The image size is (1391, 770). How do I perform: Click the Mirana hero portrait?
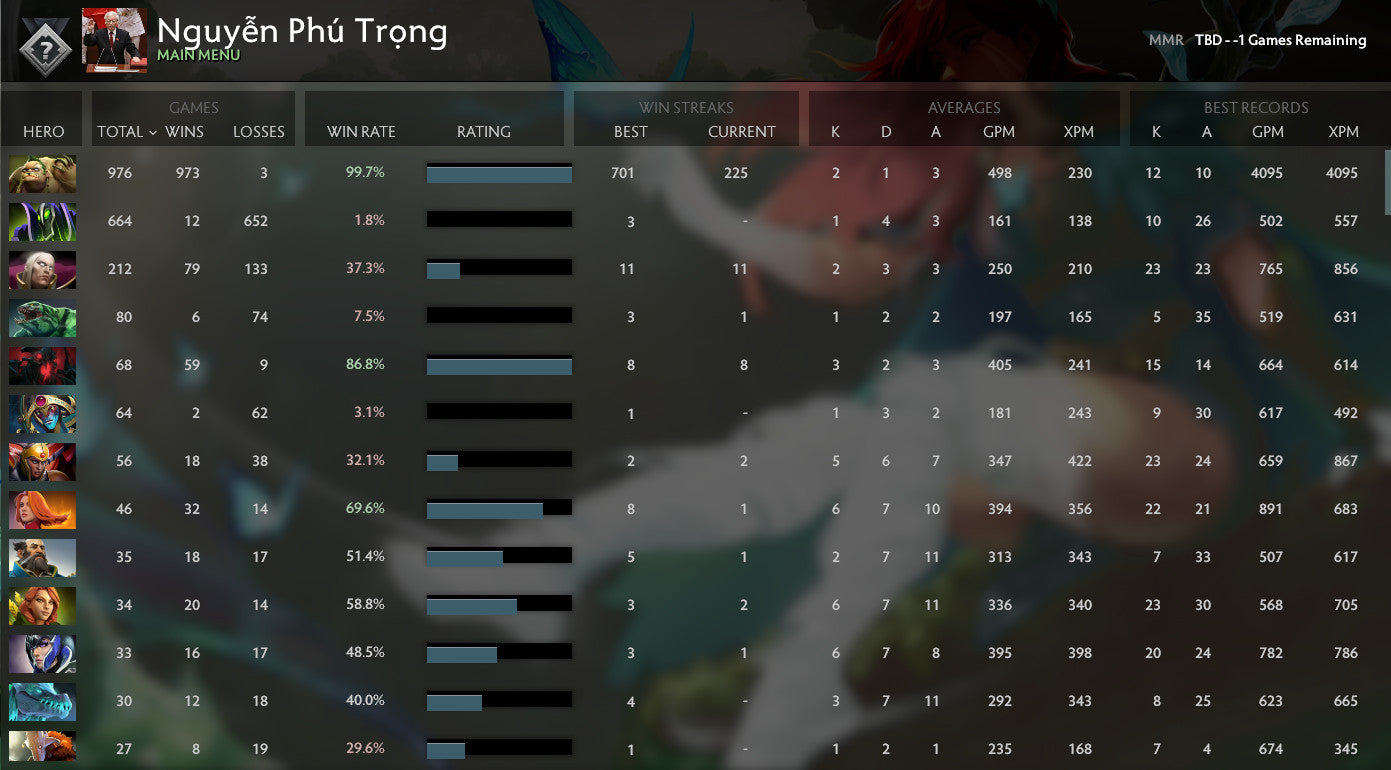(x=42, y=653)
